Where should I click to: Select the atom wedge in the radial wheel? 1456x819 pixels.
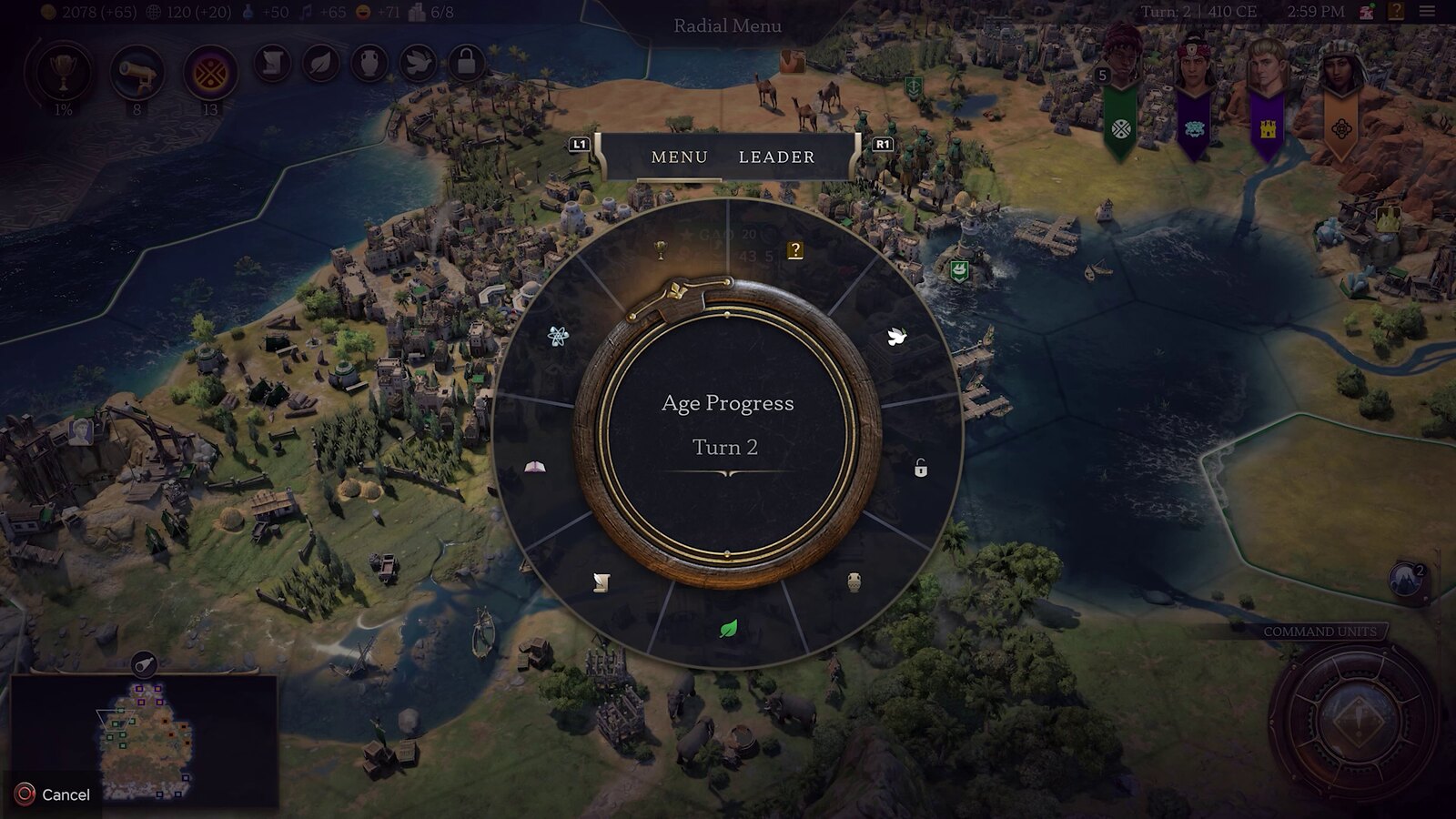559,337
